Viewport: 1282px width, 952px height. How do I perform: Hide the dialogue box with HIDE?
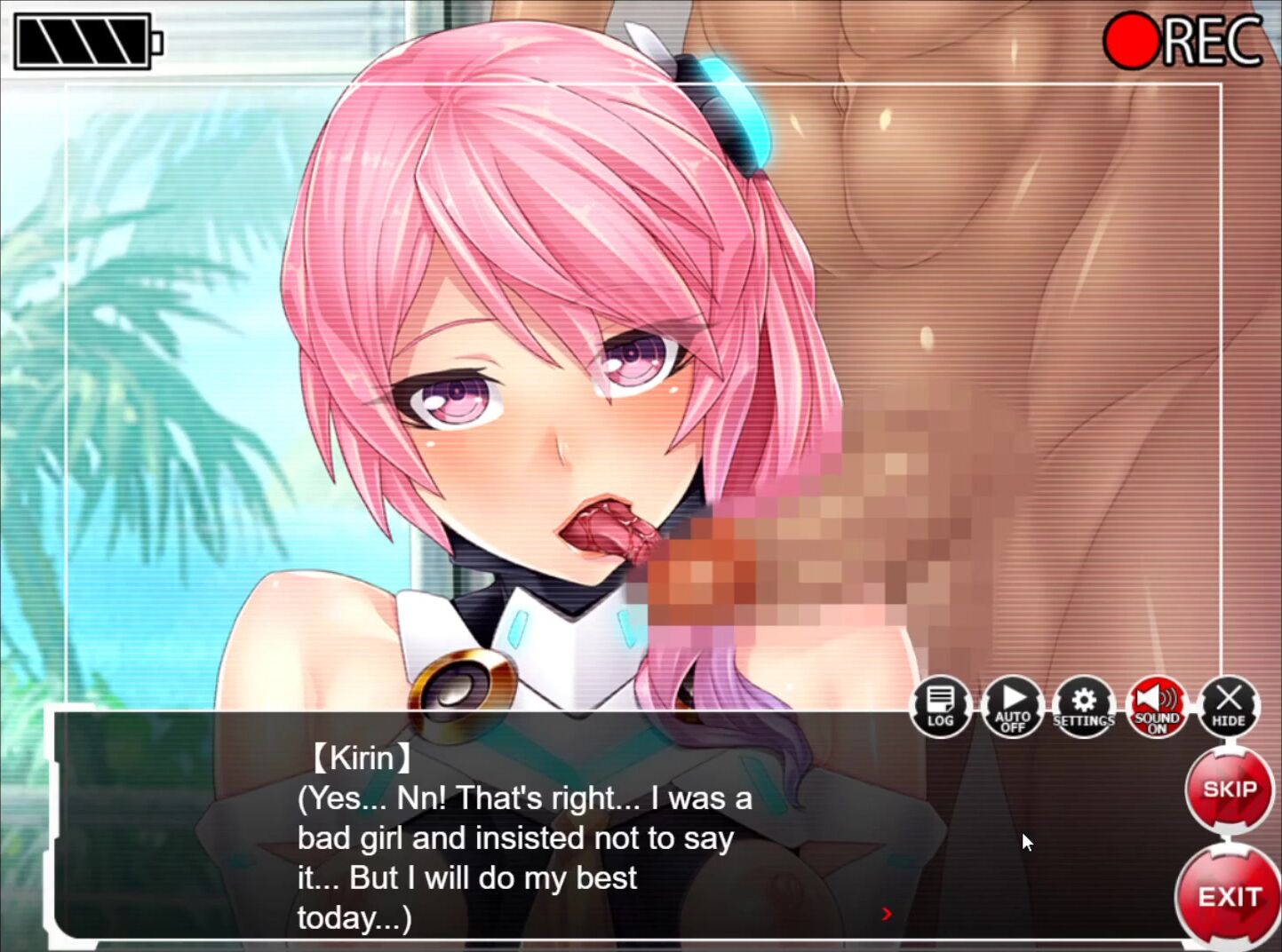coord(1229,707)
